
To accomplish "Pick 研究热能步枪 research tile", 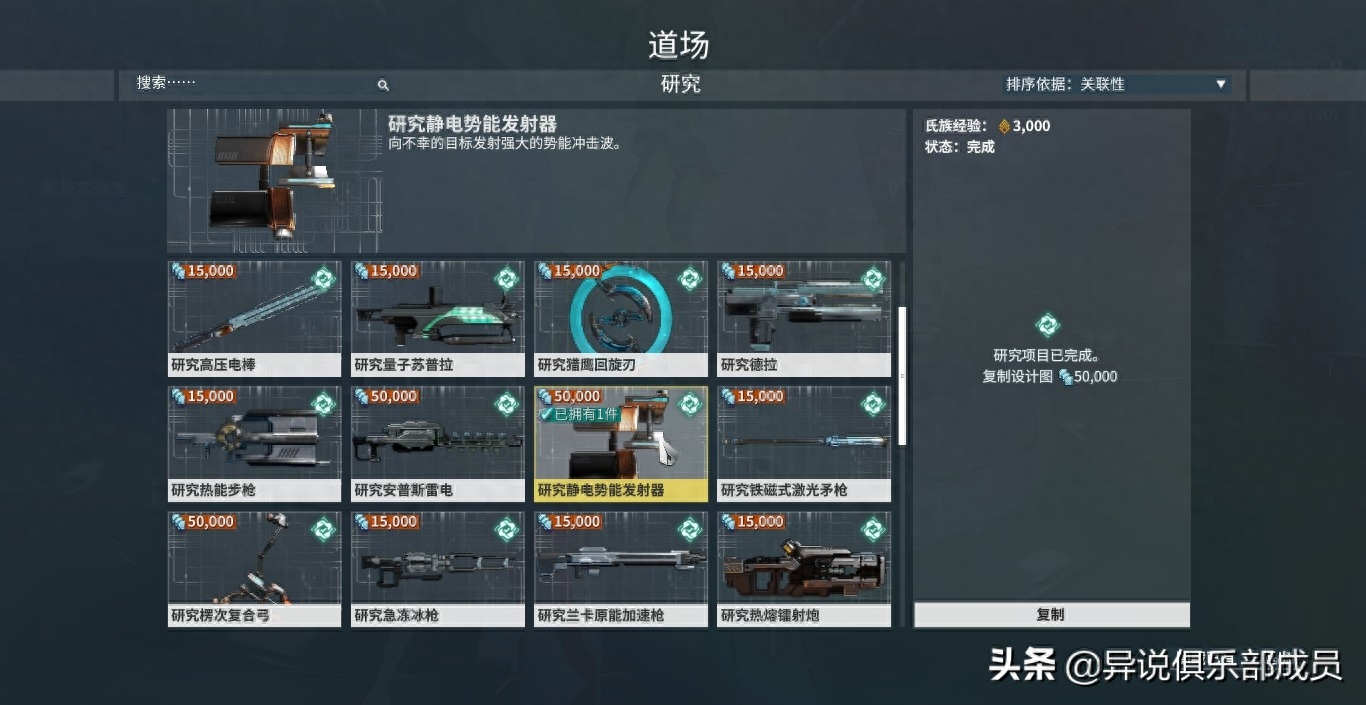I will click(x=254, y=443).
